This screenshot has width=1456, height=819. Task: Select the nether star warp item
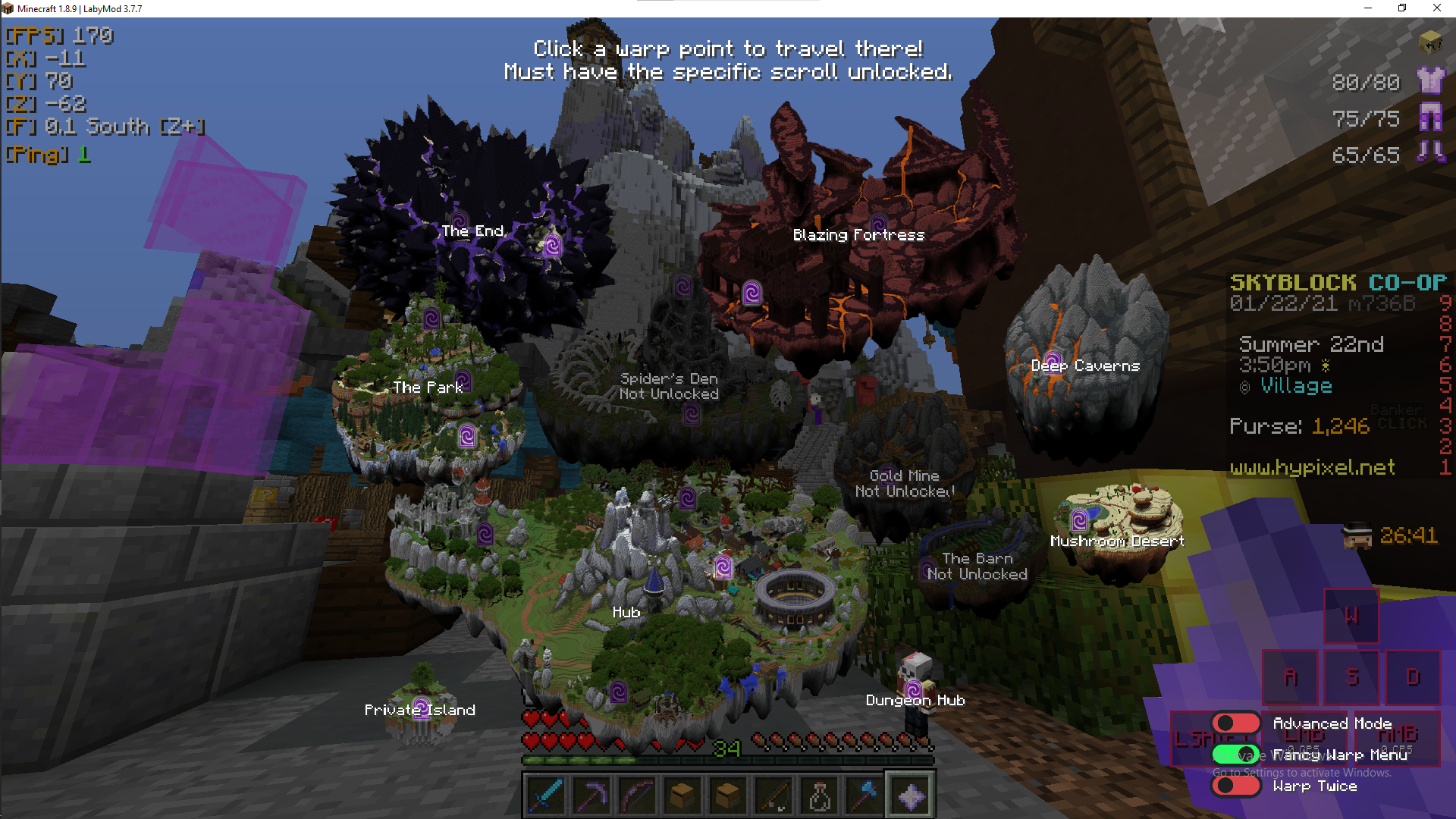pyautogui.click(x=909, y=793)
